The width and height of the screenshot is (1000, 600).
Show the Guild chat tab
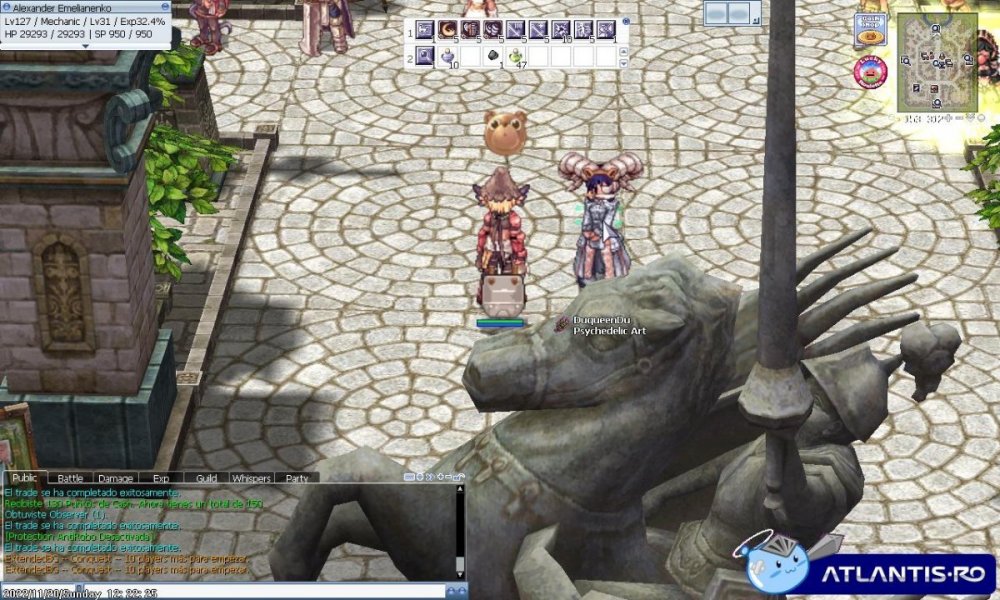tap(206, 479)
